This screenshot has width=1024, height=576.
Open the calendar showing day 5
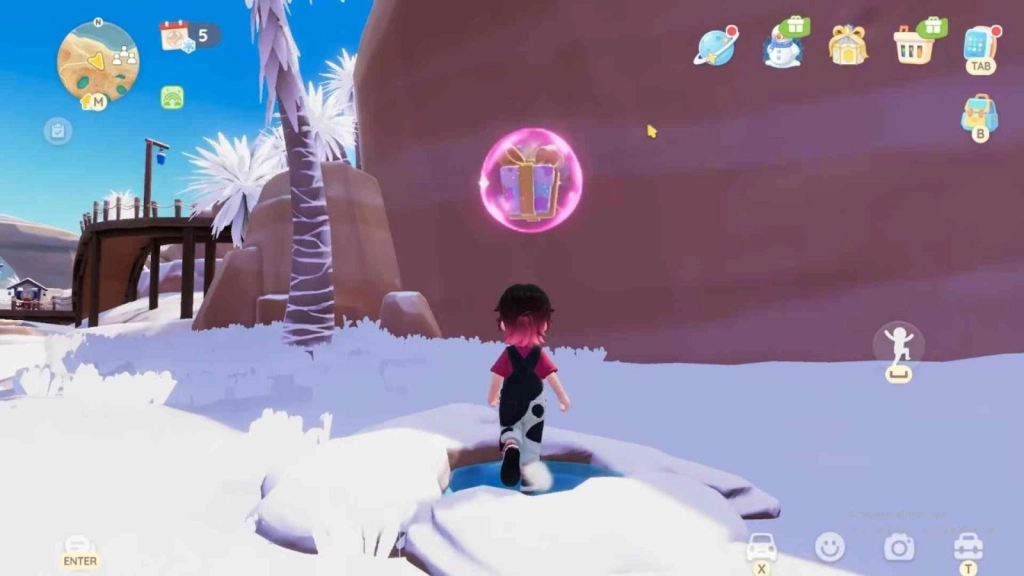[x=176, y=36]
